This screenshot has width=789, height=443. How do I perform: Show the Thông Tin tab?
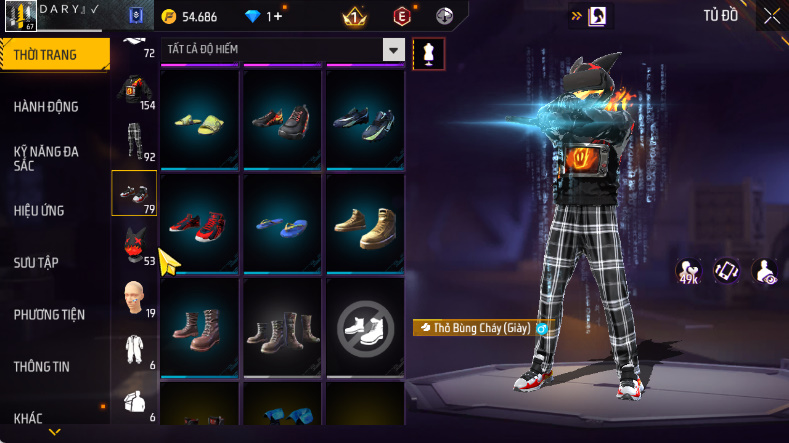pos(42,366)
